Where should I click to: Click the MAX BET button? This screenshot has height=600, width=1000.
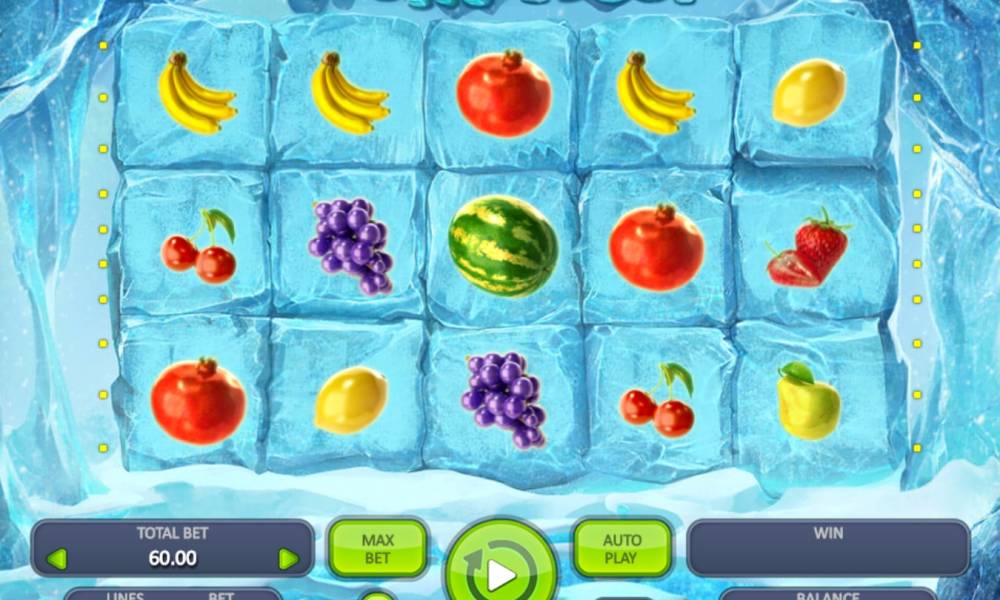(377, 548)
